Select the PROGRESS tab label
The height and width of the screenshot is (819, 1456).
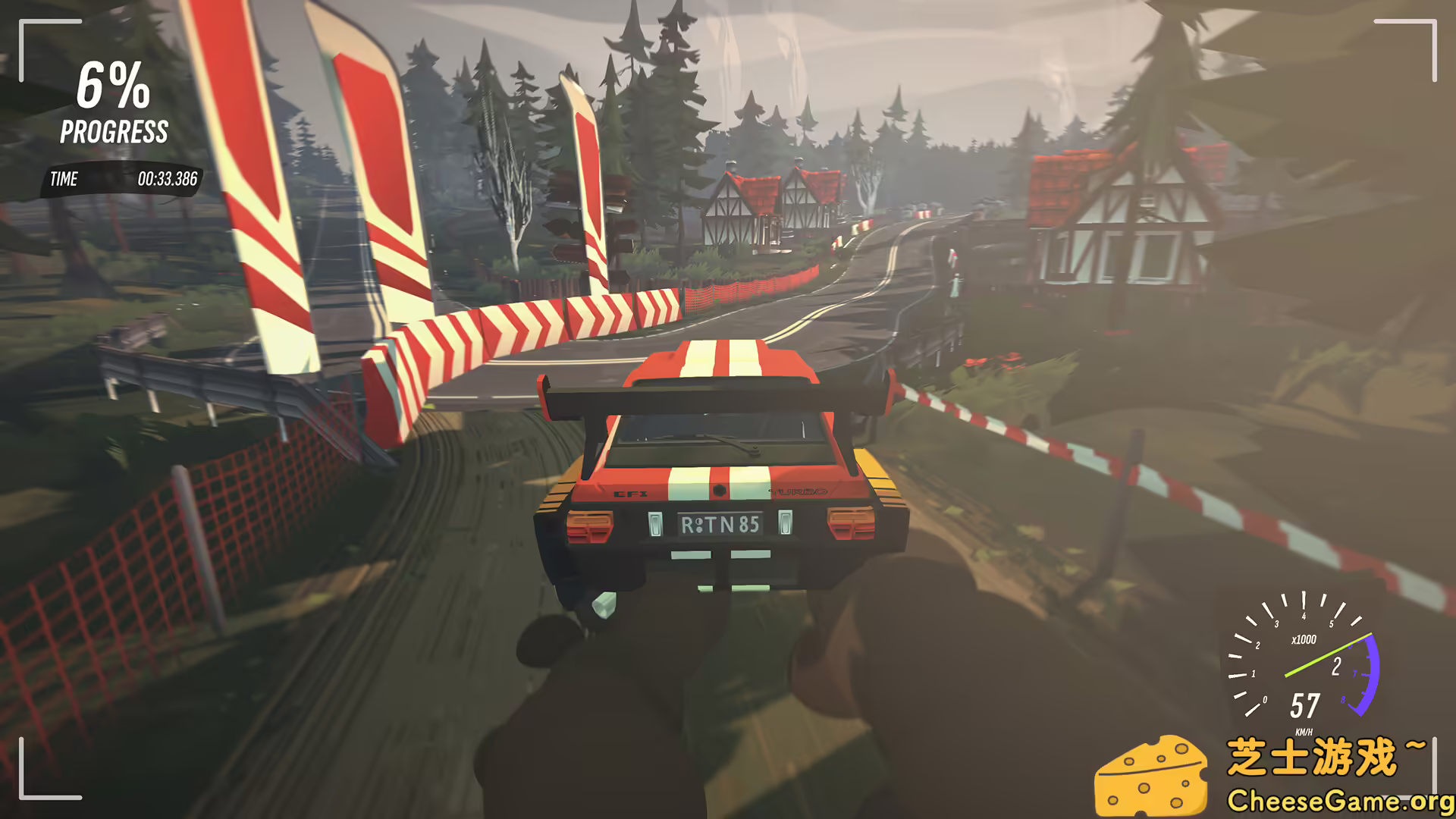pos(114,133)
